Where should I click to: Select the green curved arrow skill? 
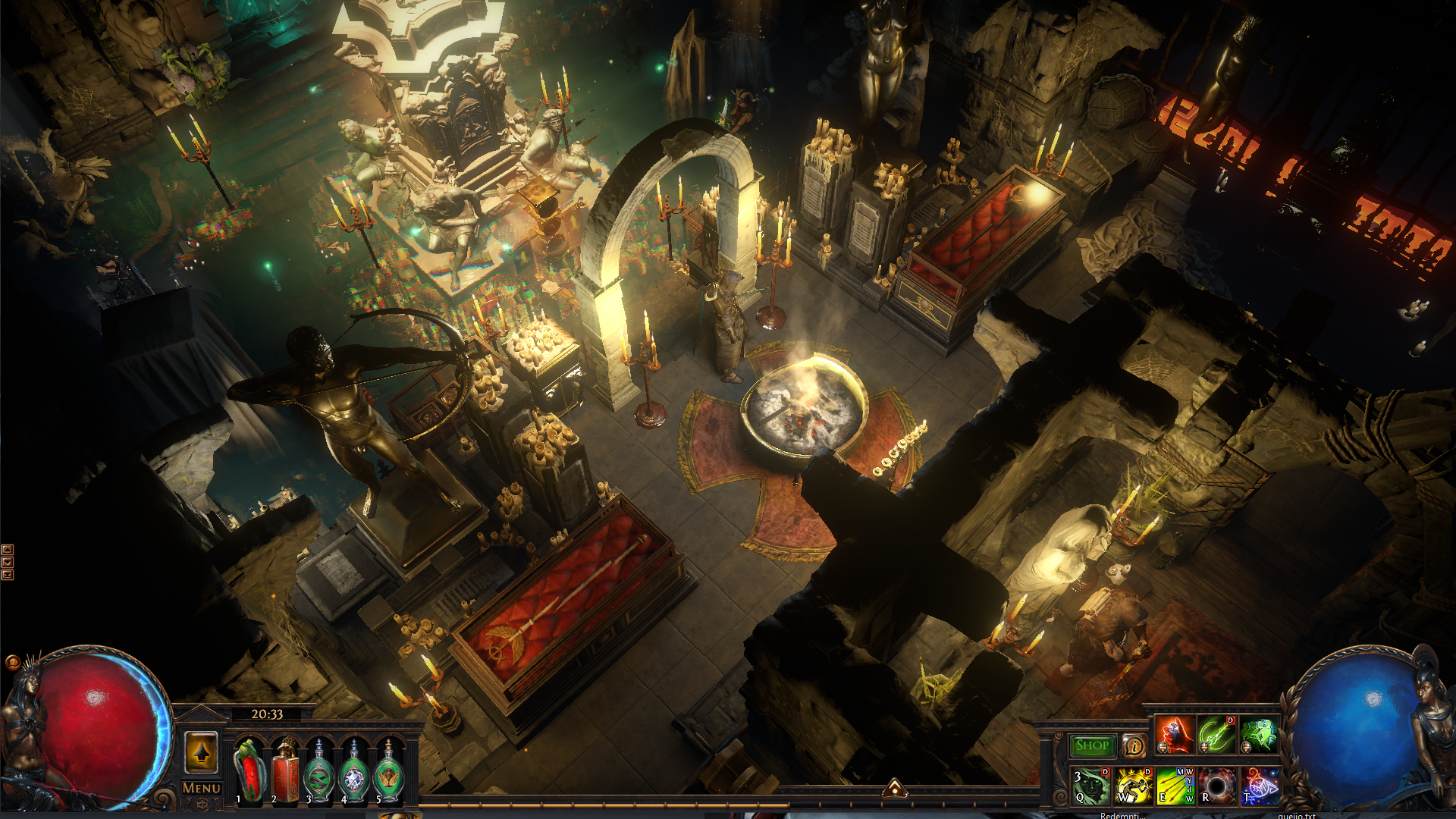[x=1216, y=736]
